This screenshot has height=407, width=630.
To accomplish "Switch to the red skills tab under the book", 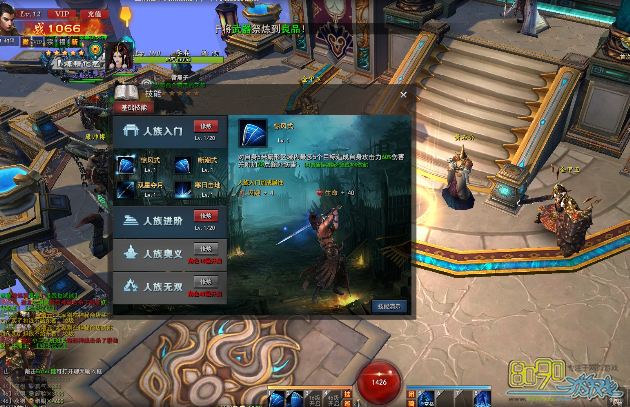I will point(134,106).
